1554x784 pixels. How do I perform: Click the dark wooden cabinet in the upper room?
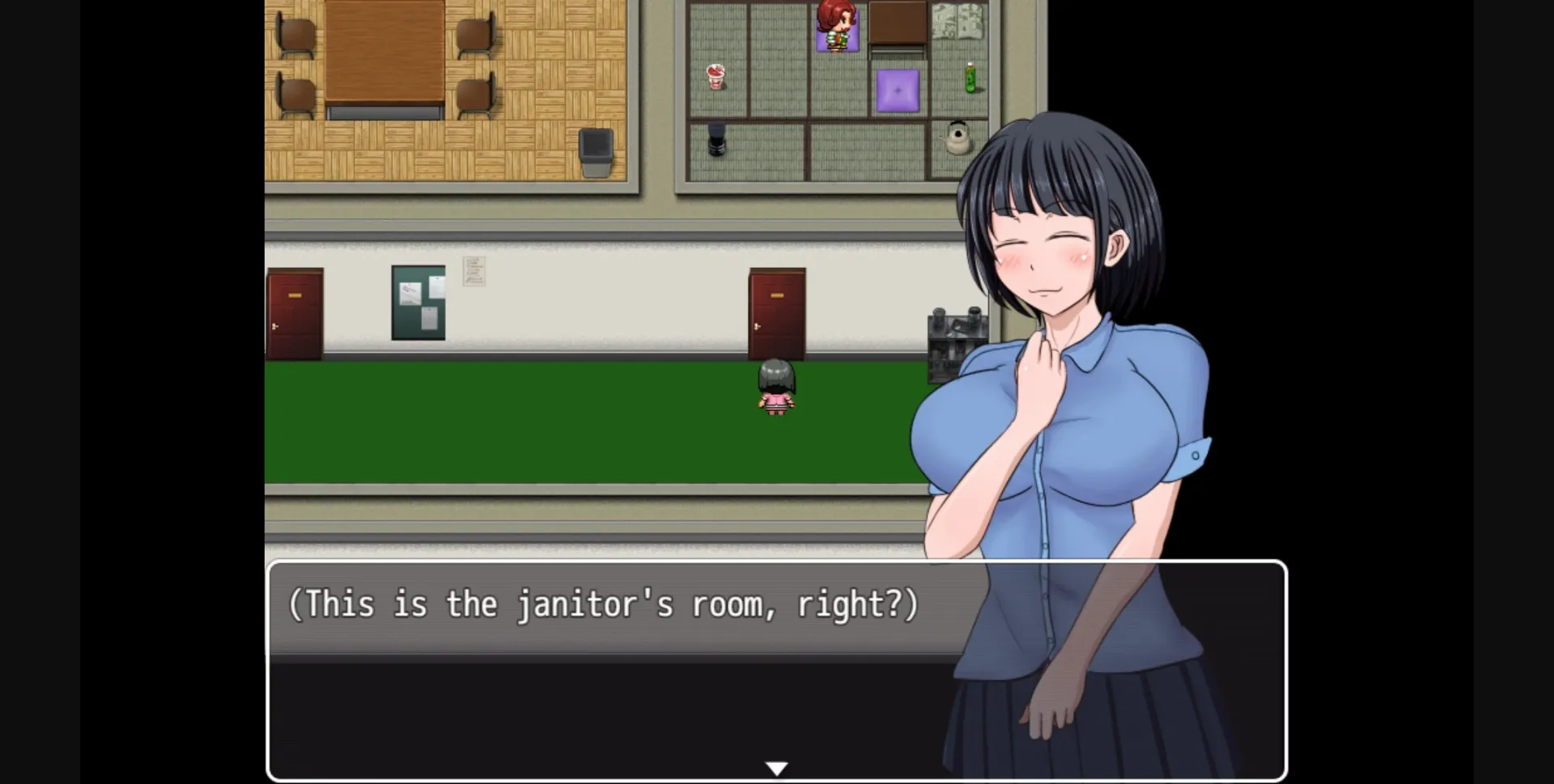[x=898, y=20]
